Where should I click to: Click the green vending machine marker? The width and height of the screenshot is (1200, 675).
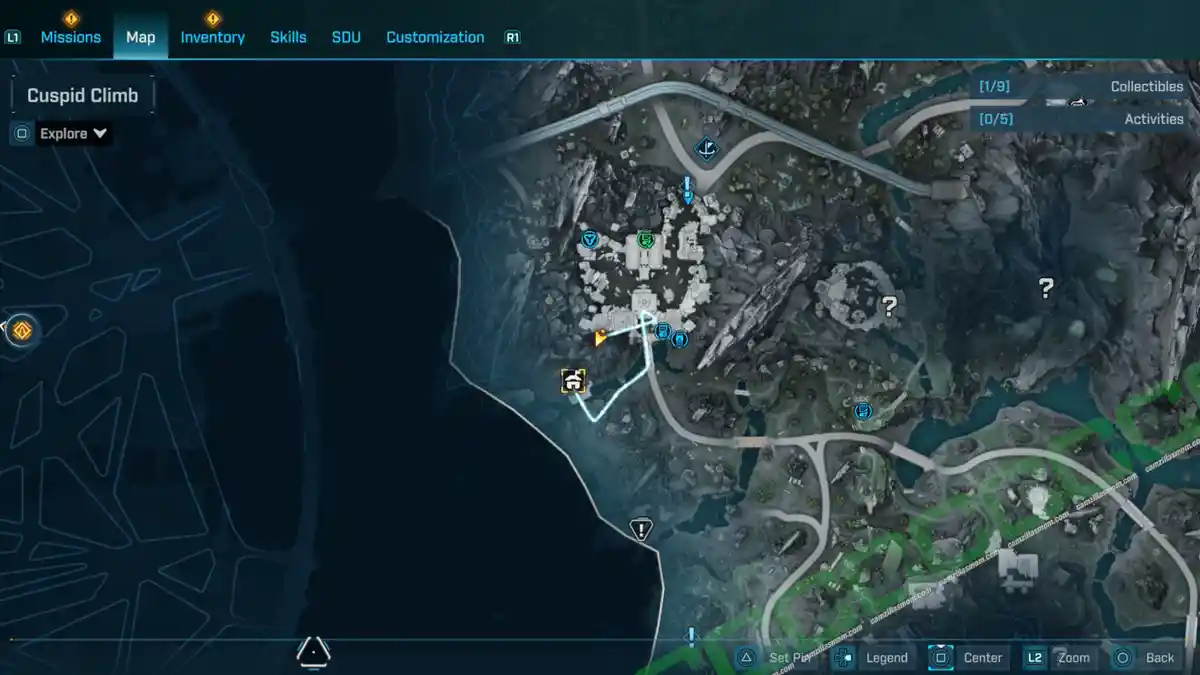pyautogui.click(x=646, y=240)
